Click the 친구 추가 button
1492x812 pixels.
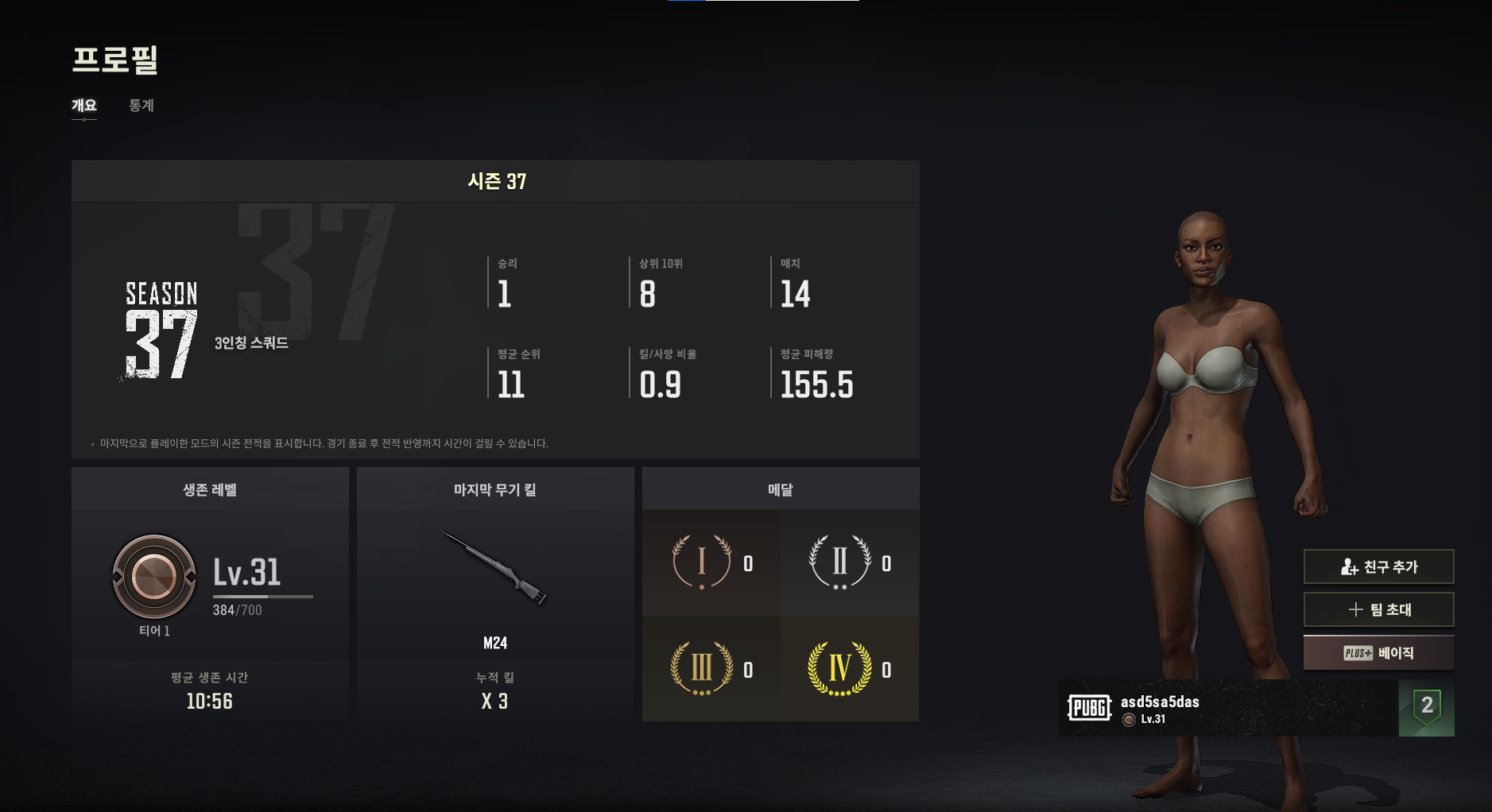click(x=1378, y=566)
